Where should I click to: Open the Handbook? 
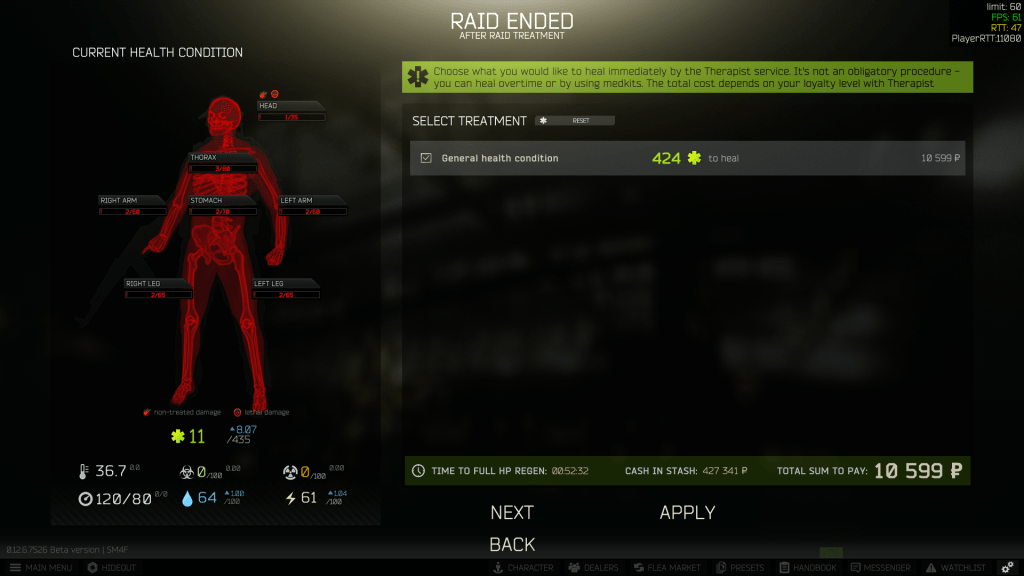[807, 568]
